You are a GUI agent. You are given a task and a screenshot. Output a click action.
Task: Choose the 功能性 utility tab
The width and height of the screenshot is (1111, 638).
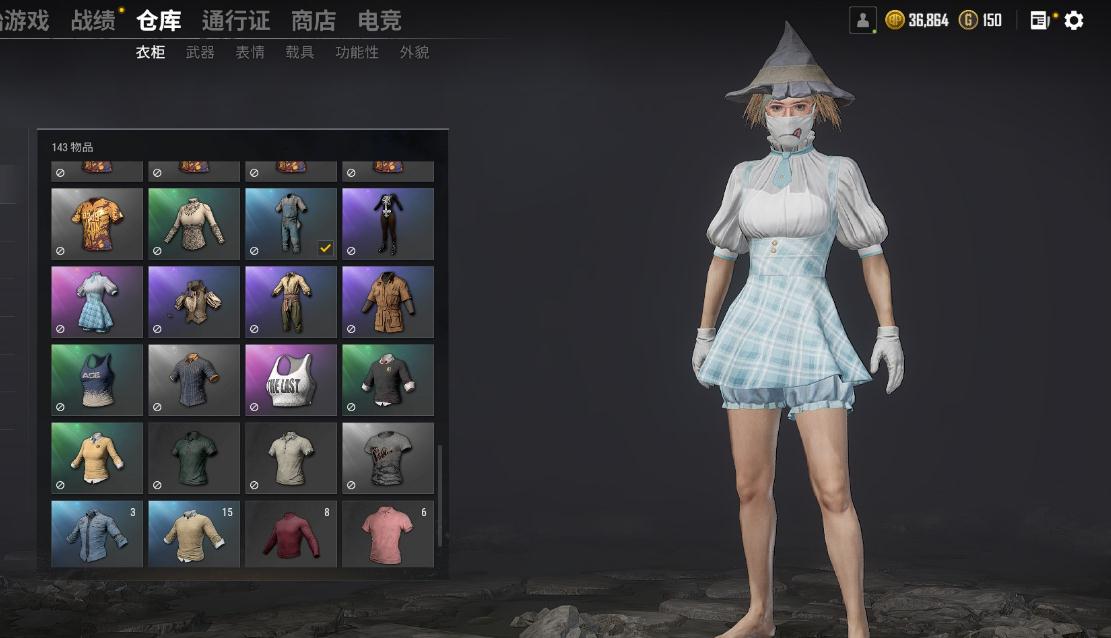357,52
